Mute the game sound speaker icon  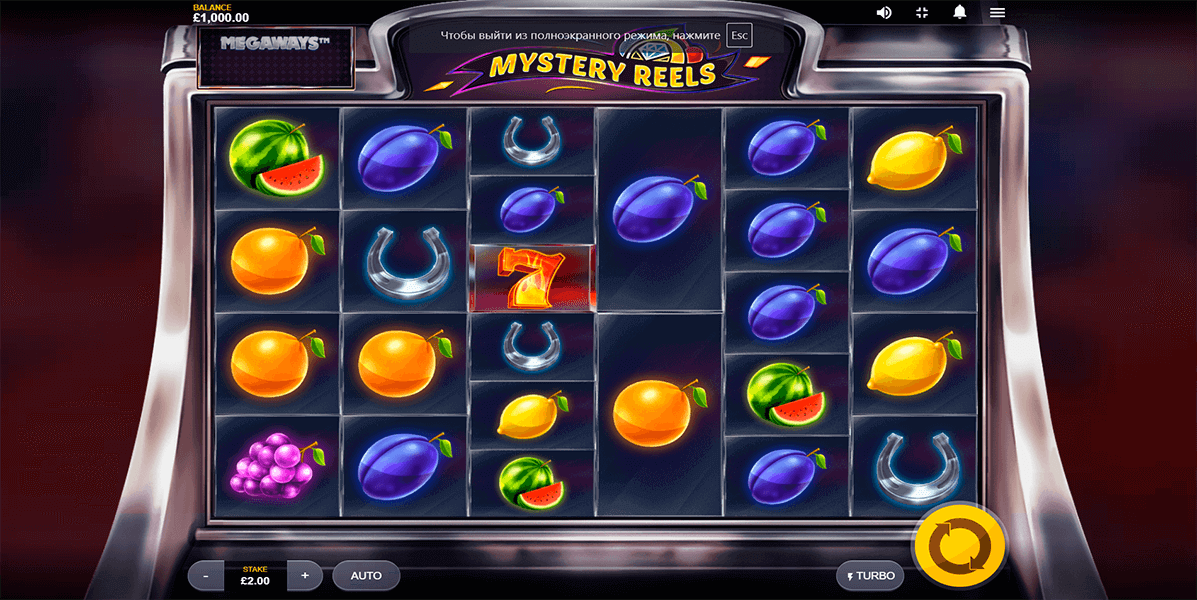coord(884,12)
